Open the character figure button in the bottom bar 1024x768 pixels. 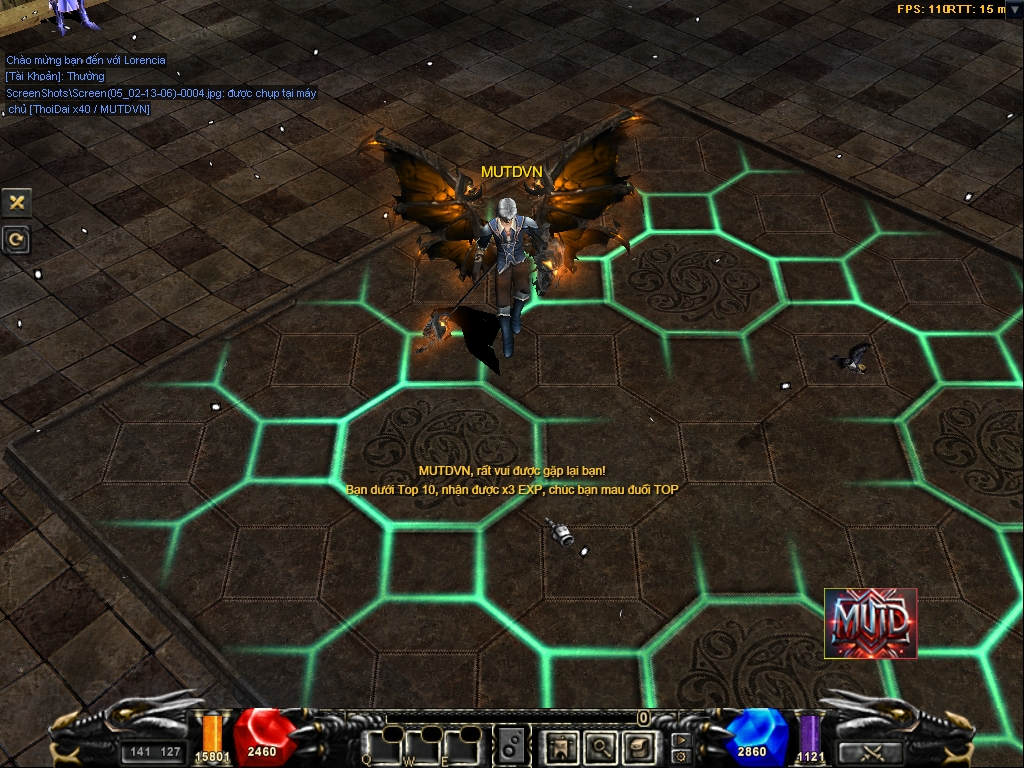[x=560, y=746]
